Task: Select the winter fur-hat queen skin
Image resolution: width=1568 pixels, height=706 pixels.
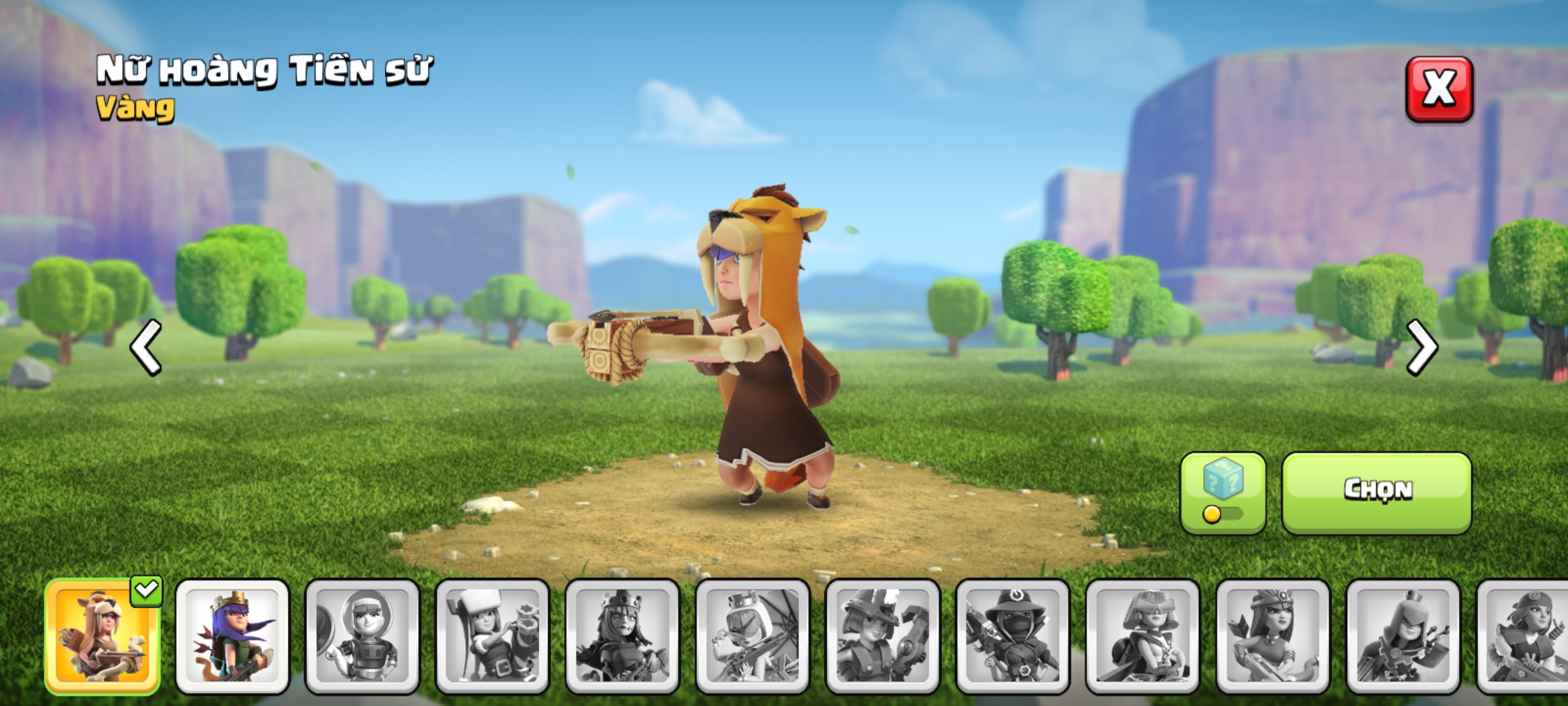Action: [x=492, y=636]
